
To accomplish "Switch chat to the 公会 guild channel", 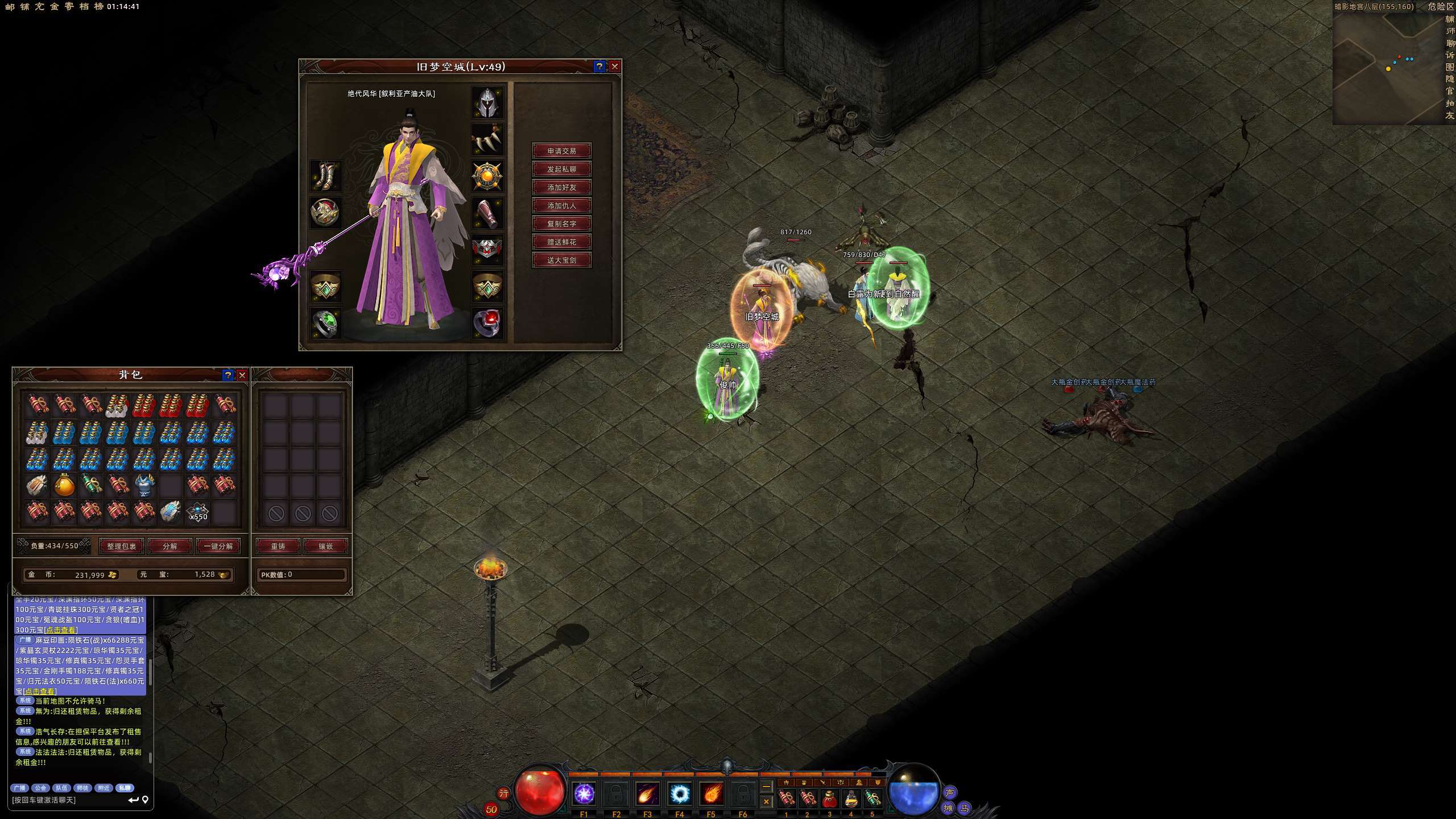I will [x=40, y=788].
